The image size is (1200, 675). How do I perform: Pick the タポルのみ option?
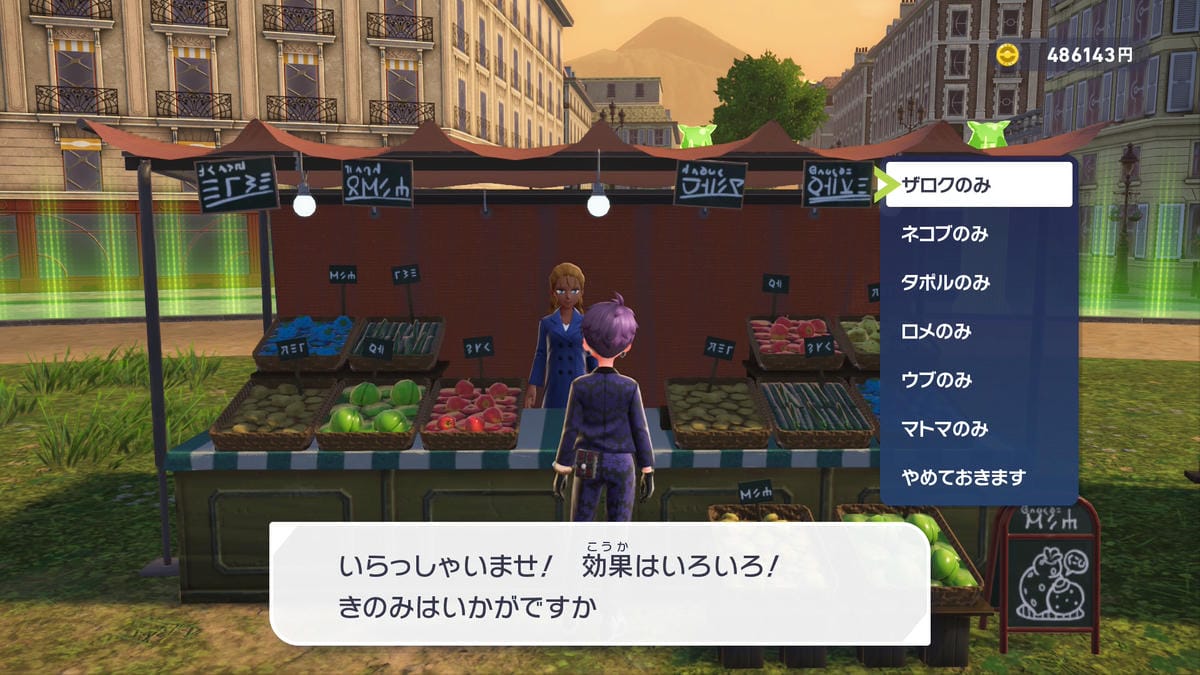coord(978,283)
